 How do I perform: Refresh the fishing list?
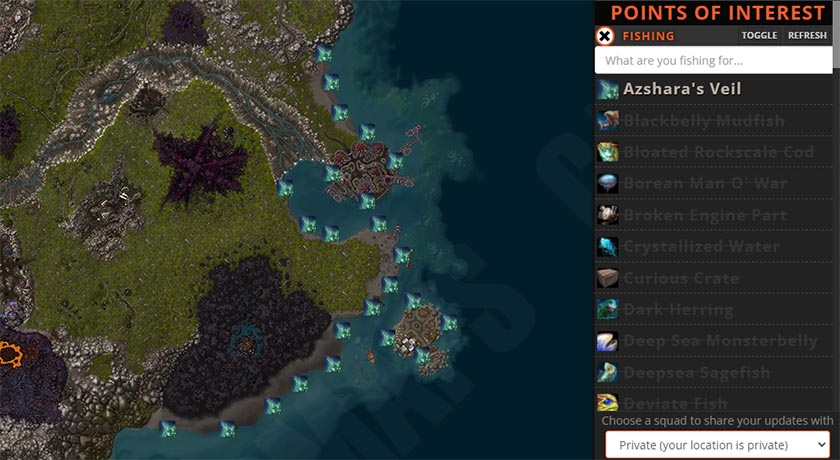coord(807,36)
